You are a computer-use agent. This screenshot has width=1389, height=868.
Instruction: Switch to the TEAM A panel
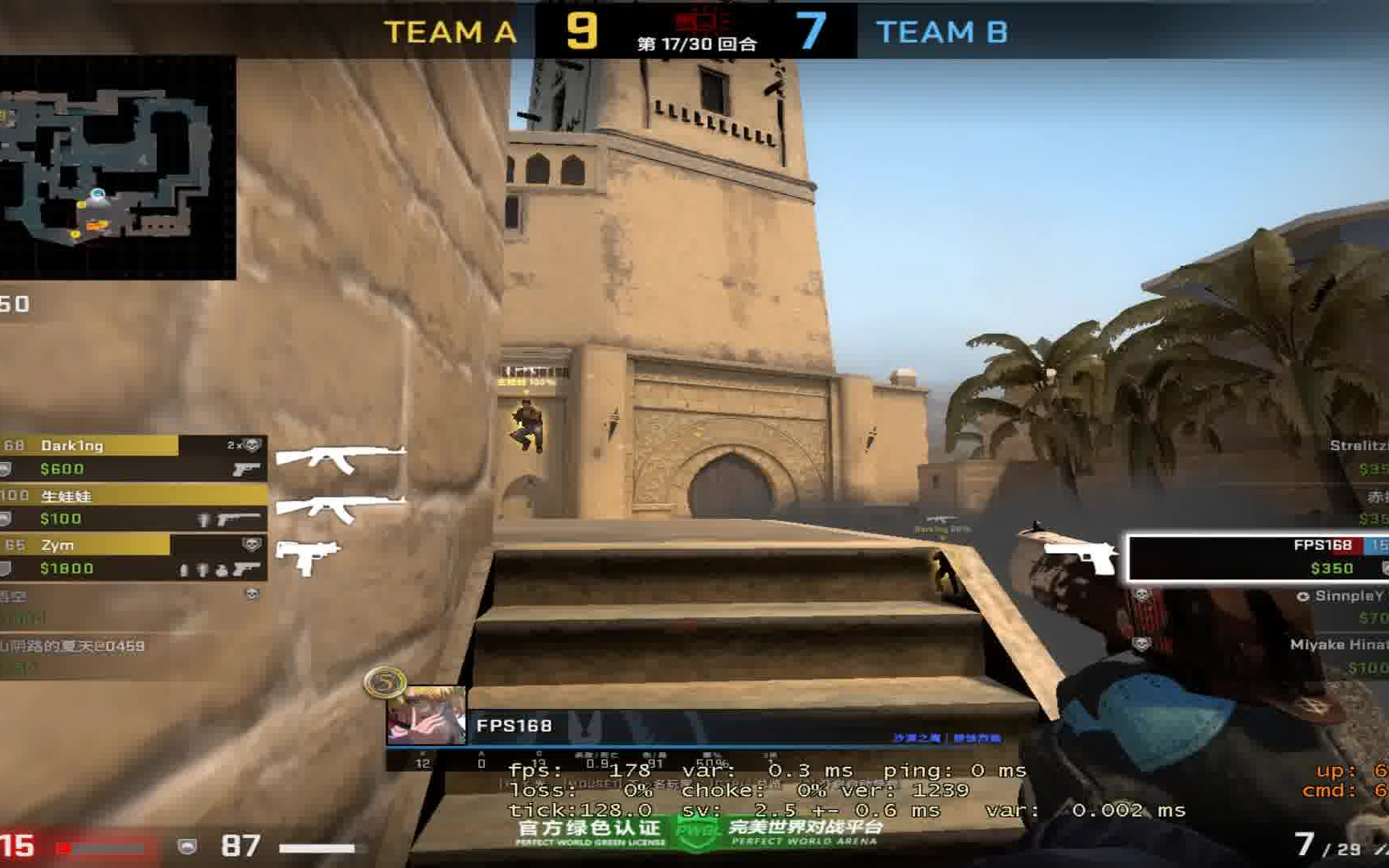coord(450,32)
